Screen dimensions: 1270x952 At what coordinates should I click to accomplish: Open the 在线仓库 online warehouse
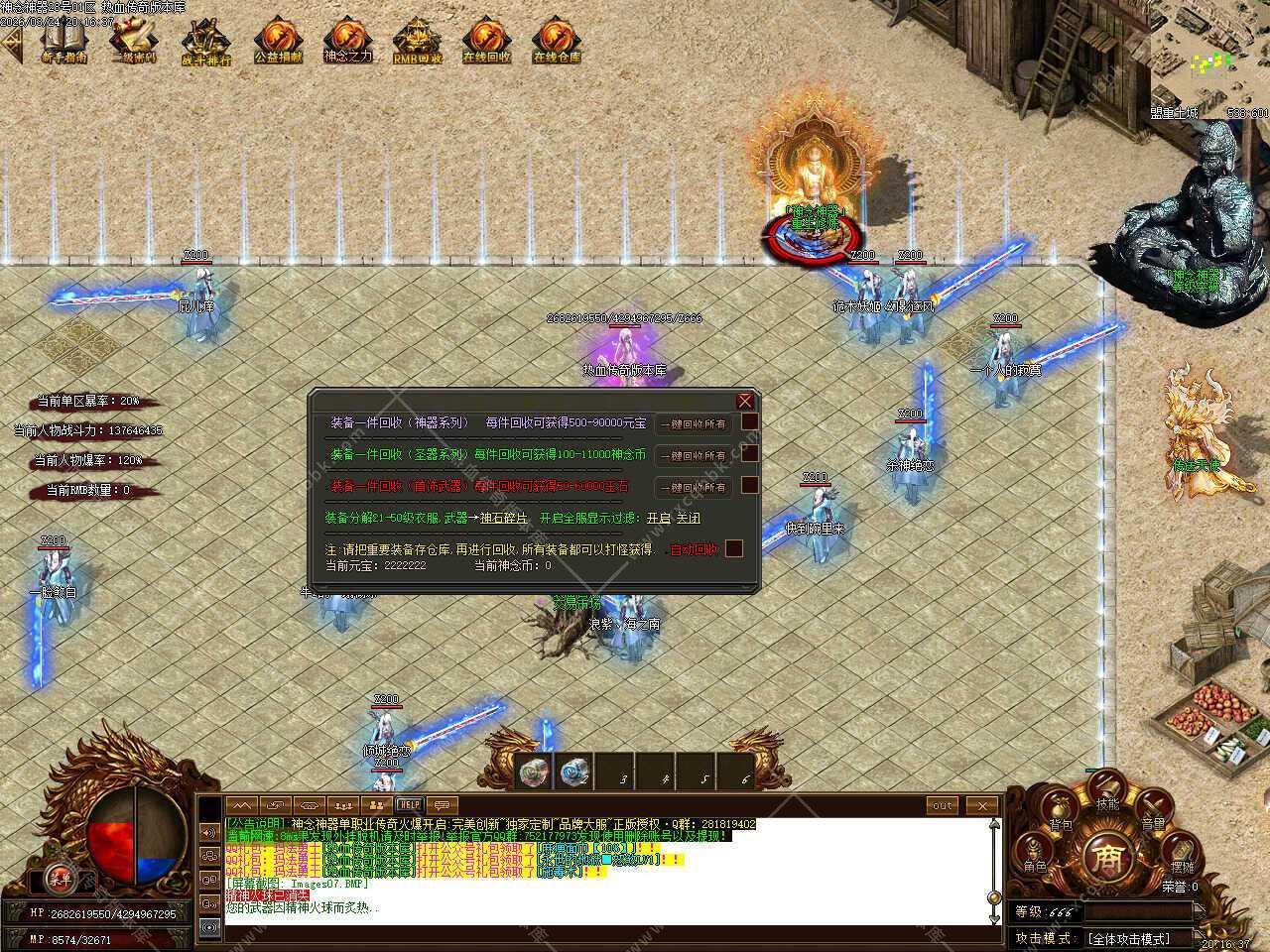[557, 42]
